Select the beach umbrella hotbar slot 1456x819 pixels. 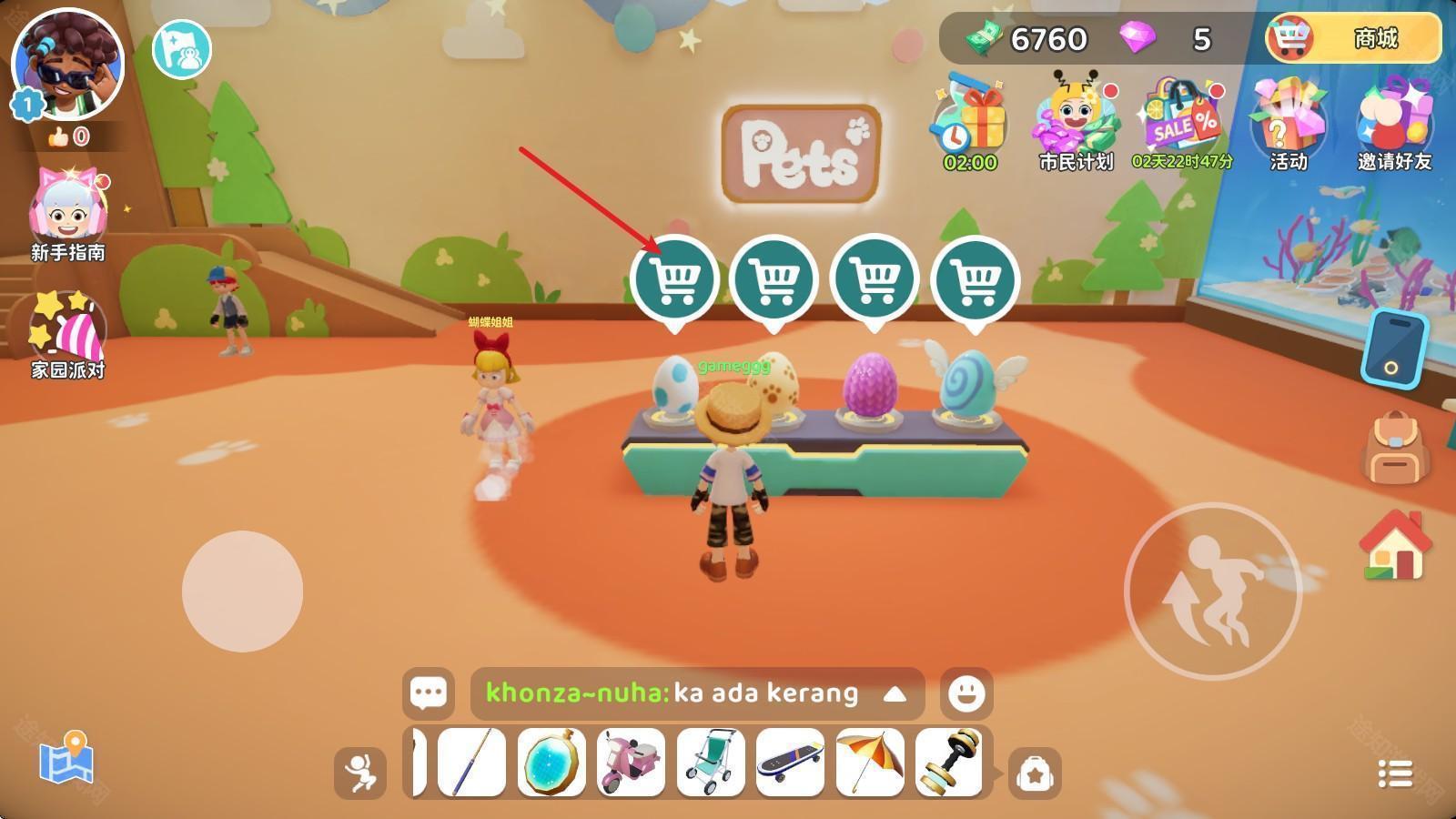coord(869,763)
